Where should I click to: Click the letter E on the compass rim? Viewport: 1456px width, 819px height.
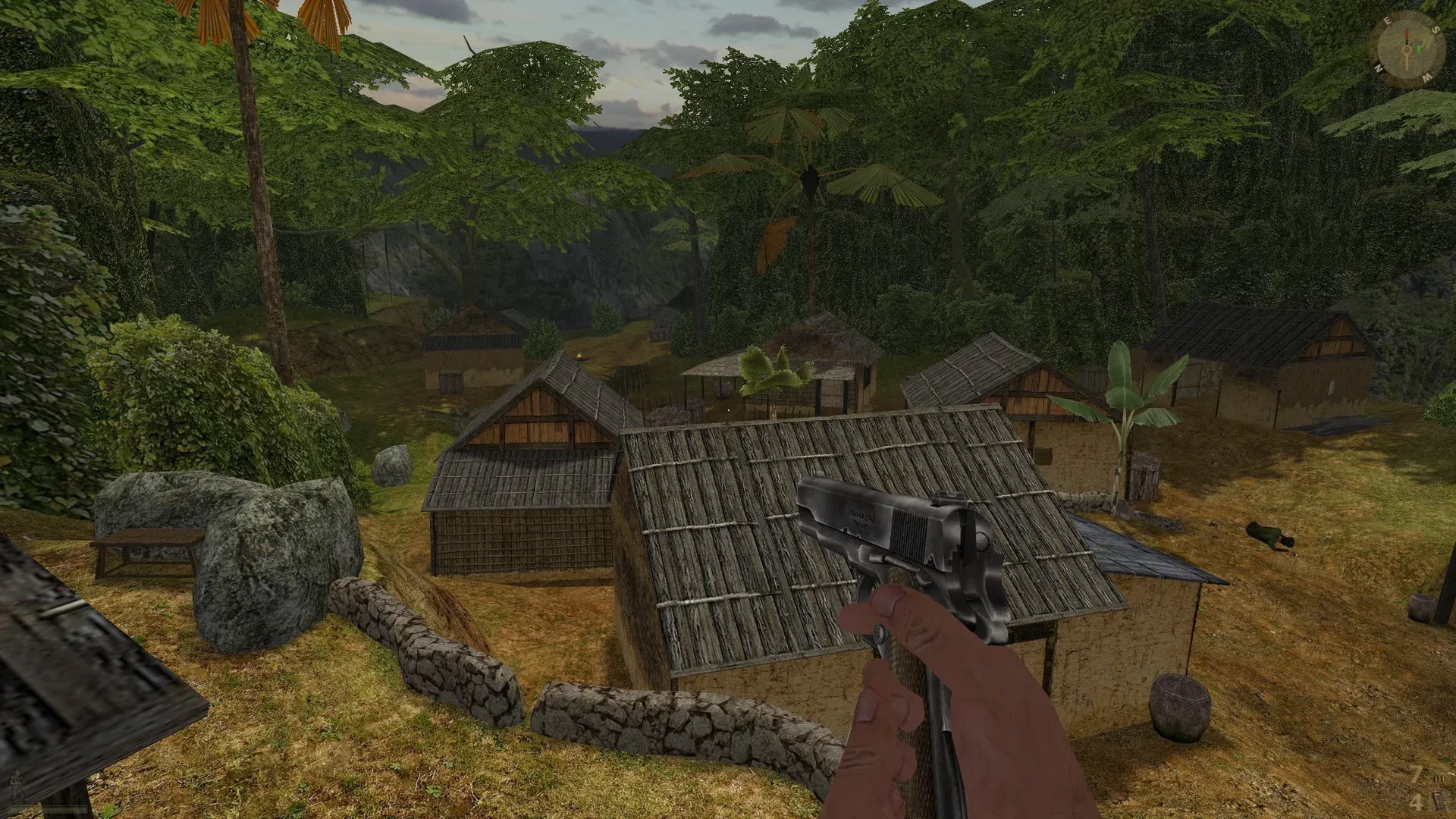(1388, 20)
